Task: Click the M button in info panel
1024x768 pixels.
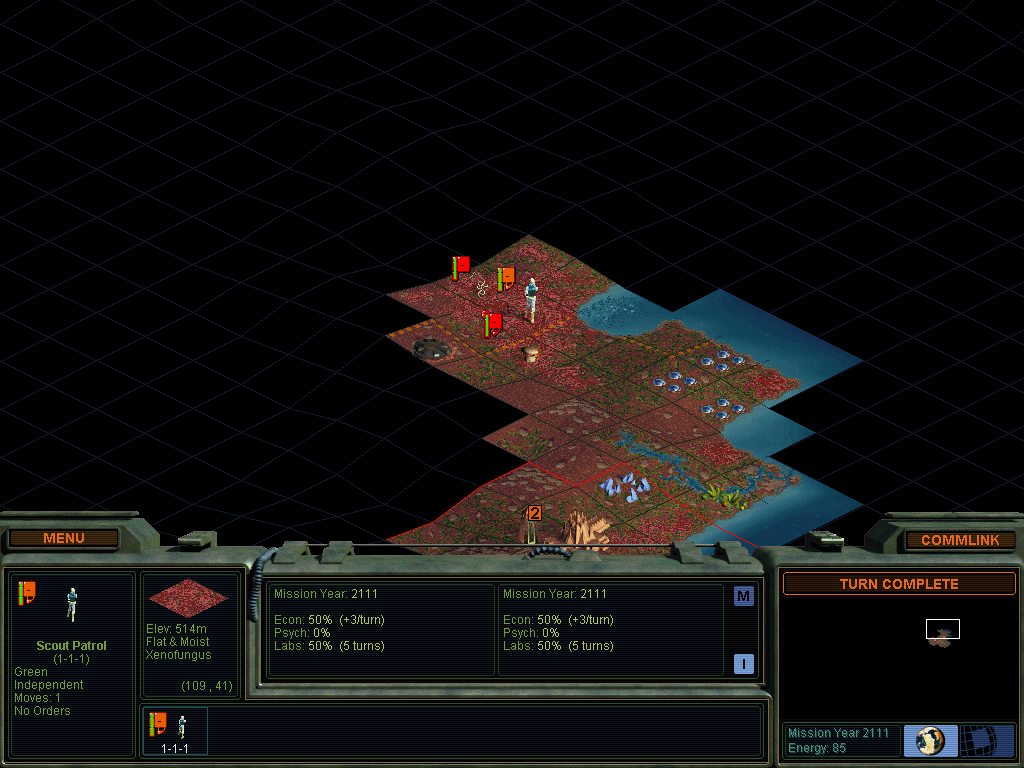Action: [x=743, y=597]
